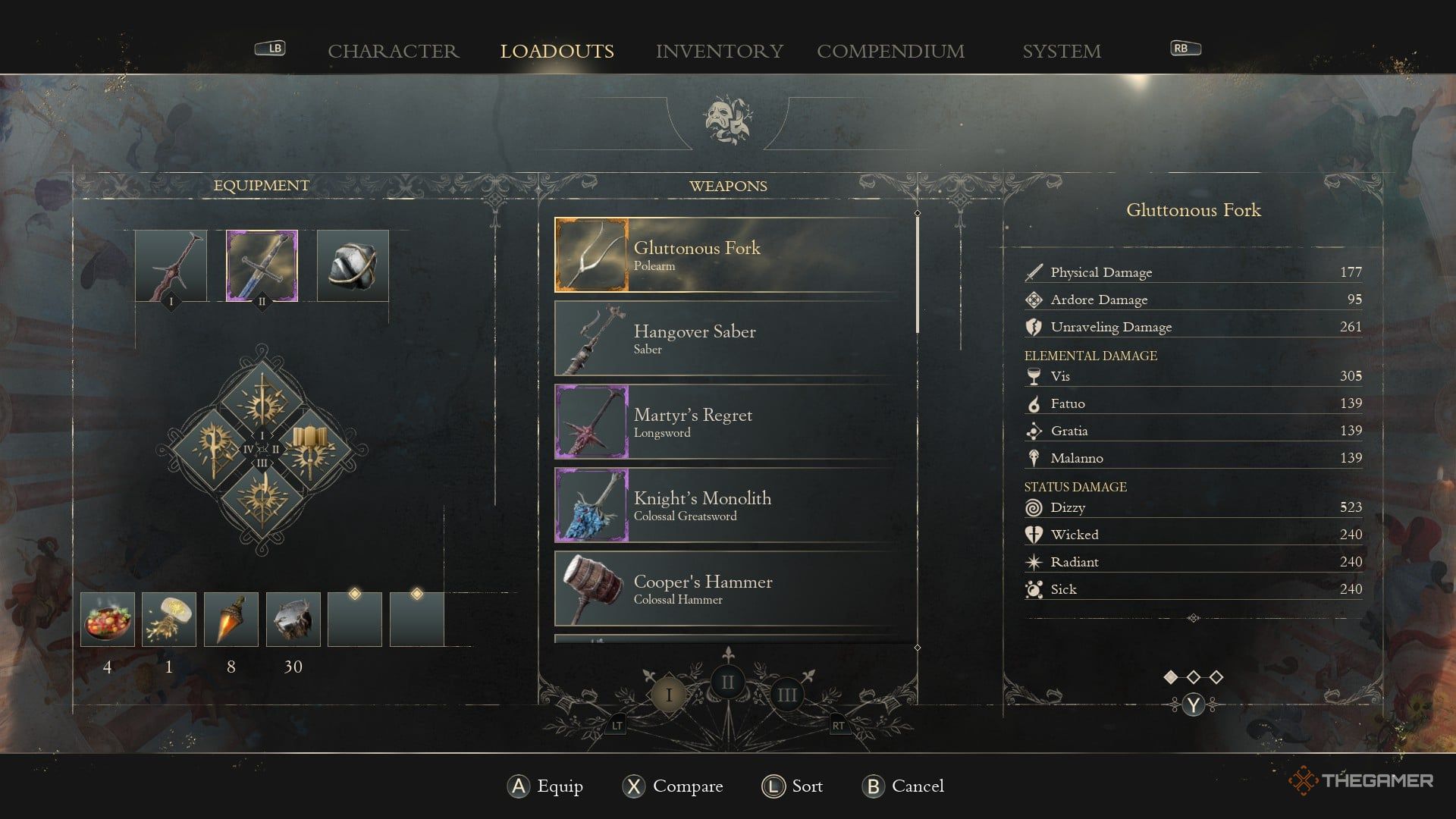Select the purple-framed sword slot II

click(x=262, y=265)
